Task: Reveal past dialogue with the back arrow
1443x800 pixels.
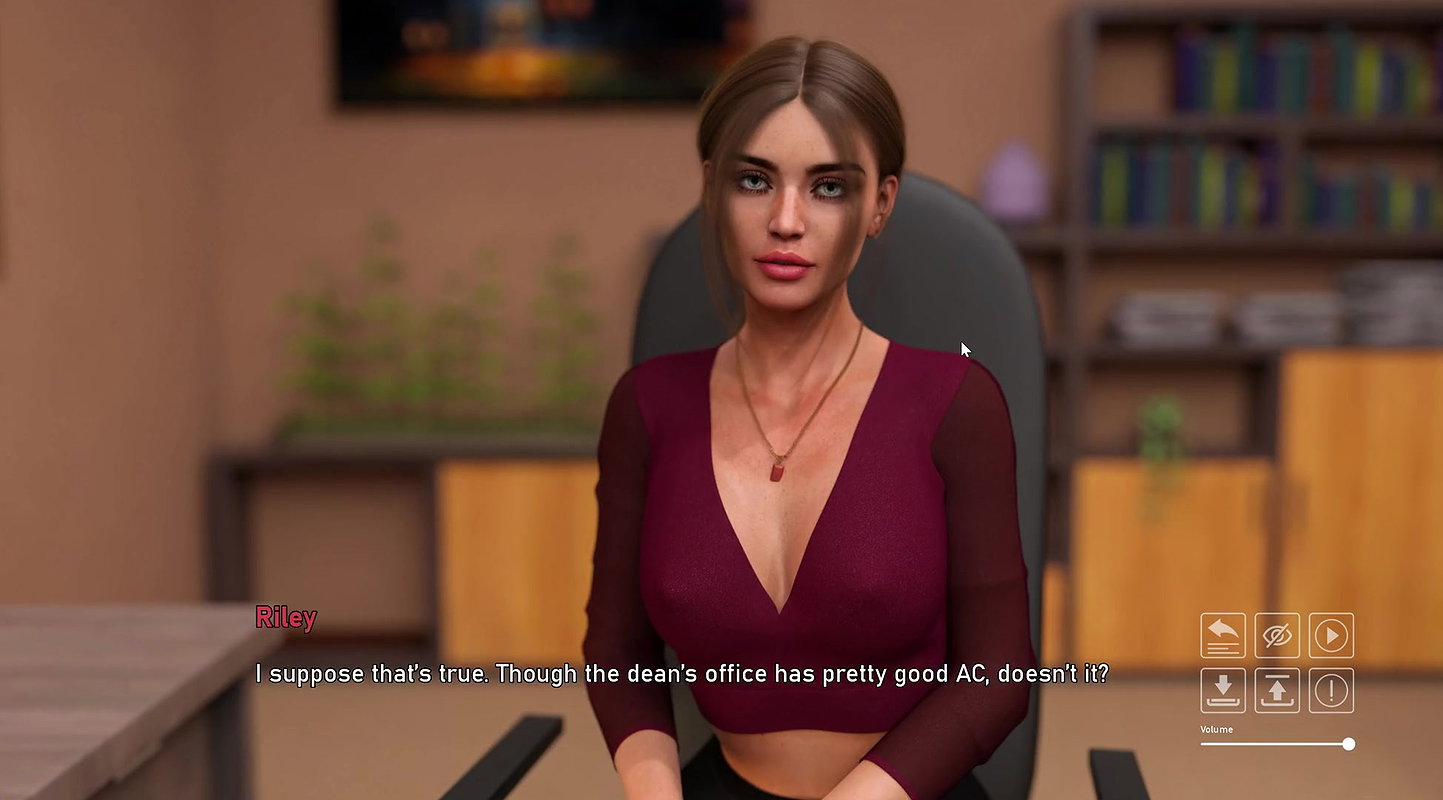Action: pos(1222,636)
